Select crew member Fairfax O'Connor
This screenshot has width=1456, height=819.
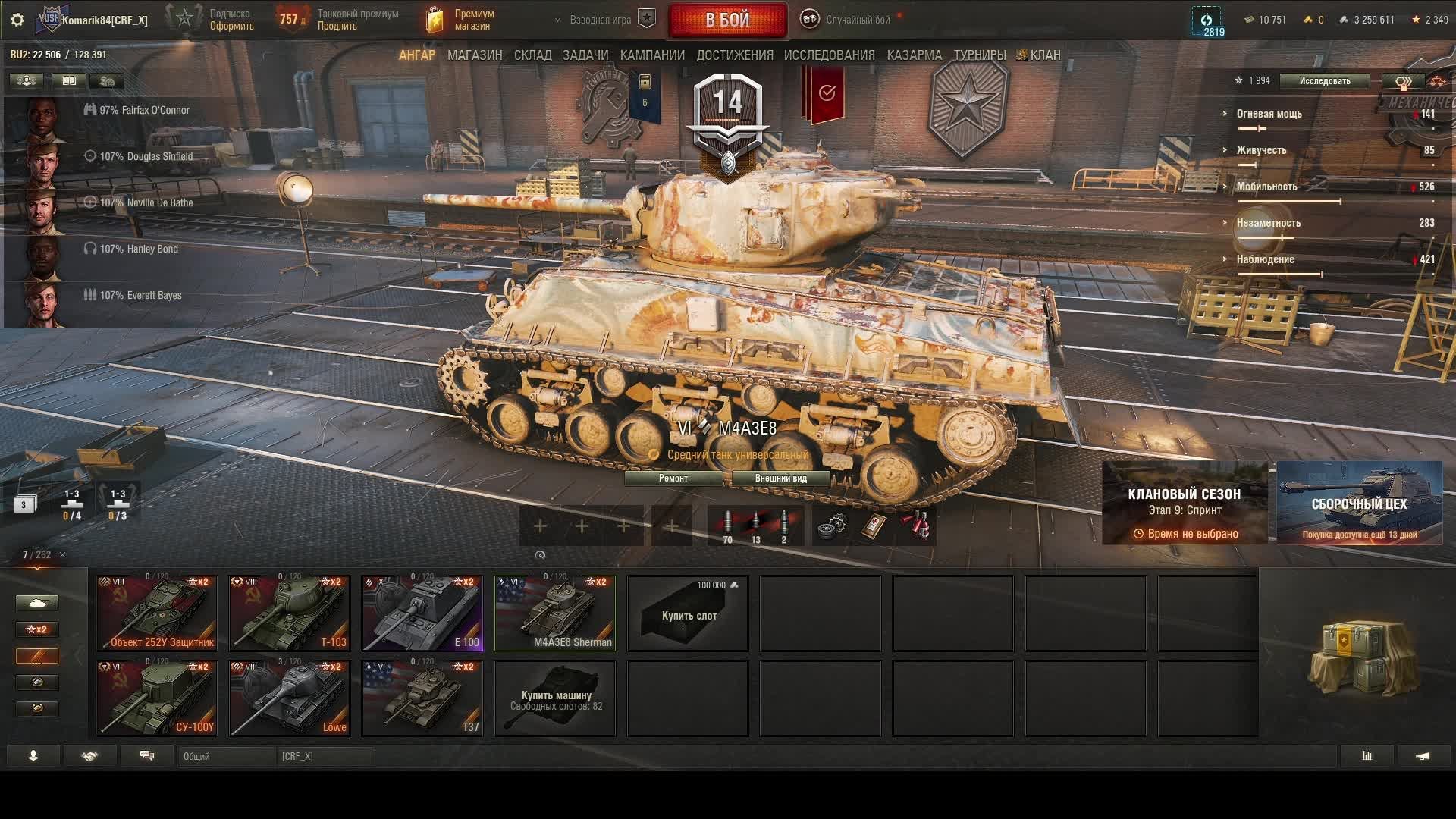[x=143, y=111]
